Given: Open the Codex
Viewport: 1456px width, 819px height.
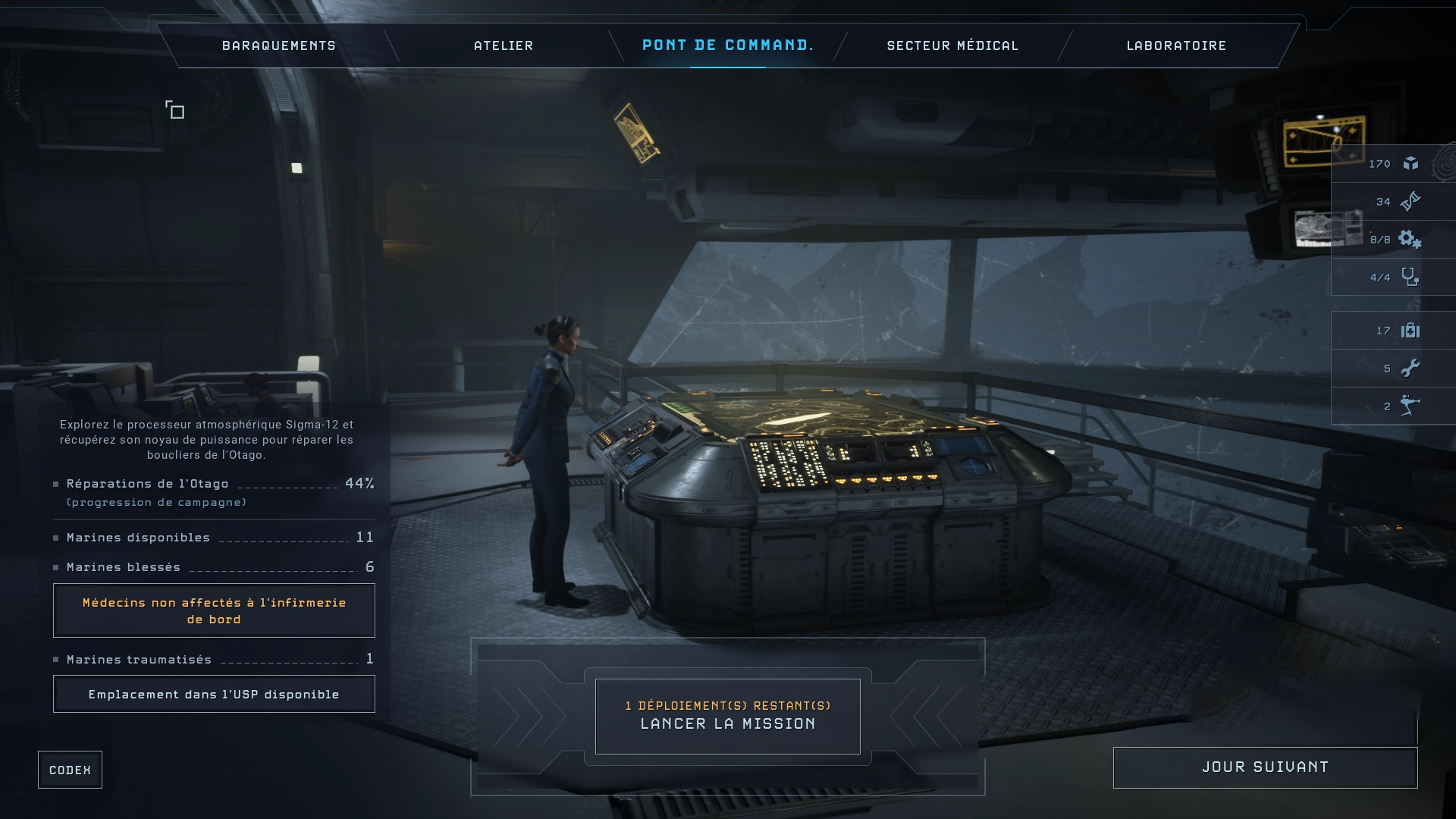Looking at the screenshot, I should pyautogui.click(x=70, y=769).
